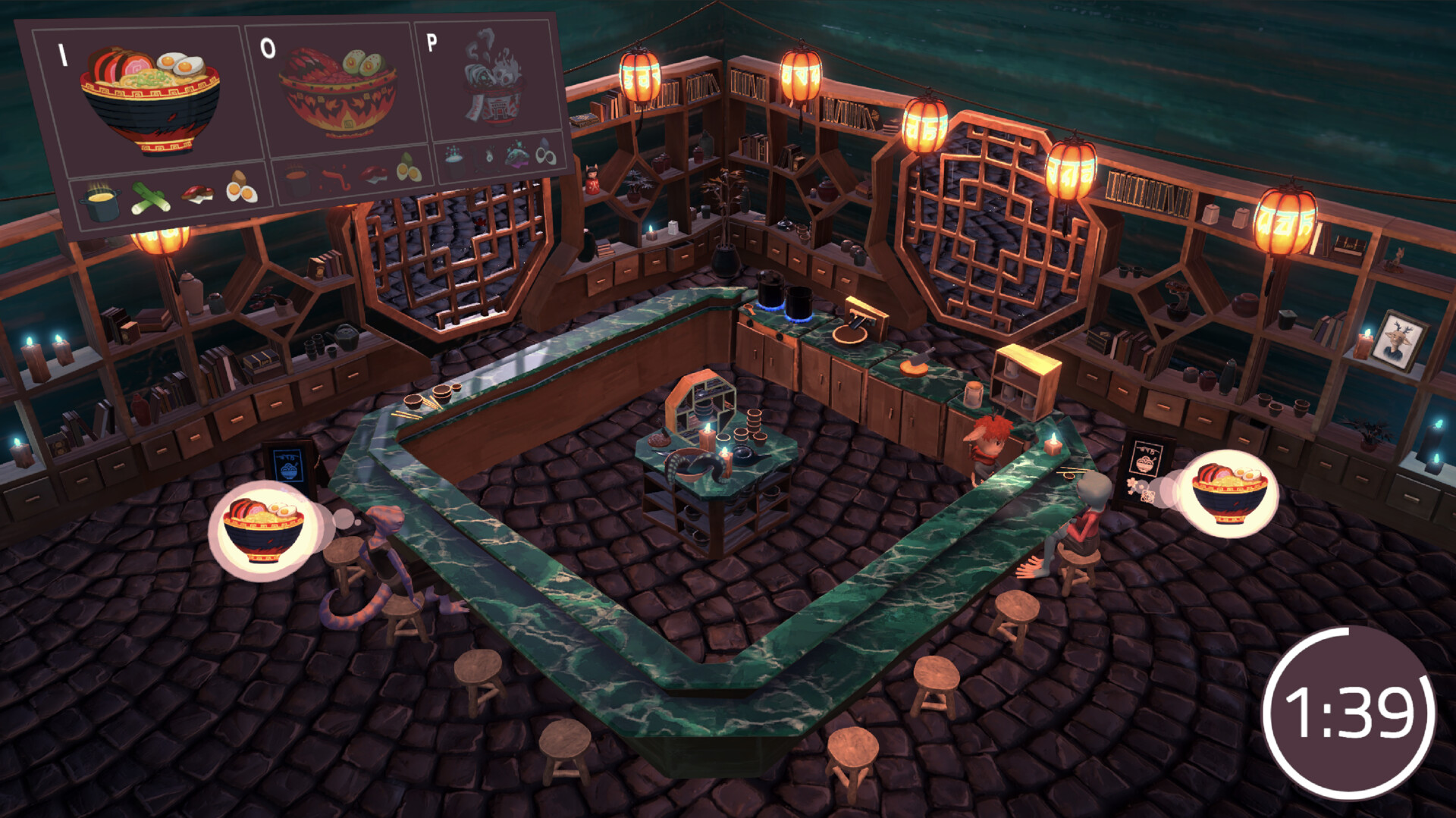Select the green leek ingredient icon
This screenshot has height=818, width=1456.
point(149,198)
